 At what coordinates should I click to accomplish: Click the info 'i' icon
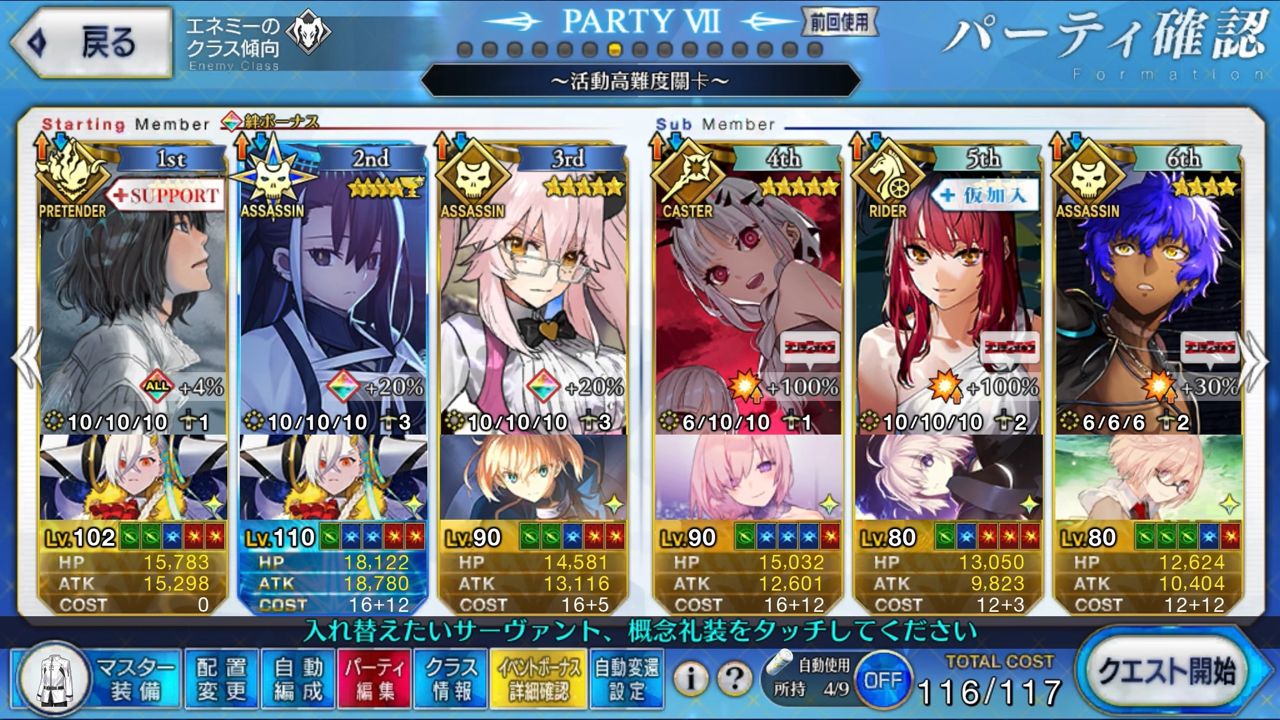pos(690,680)
